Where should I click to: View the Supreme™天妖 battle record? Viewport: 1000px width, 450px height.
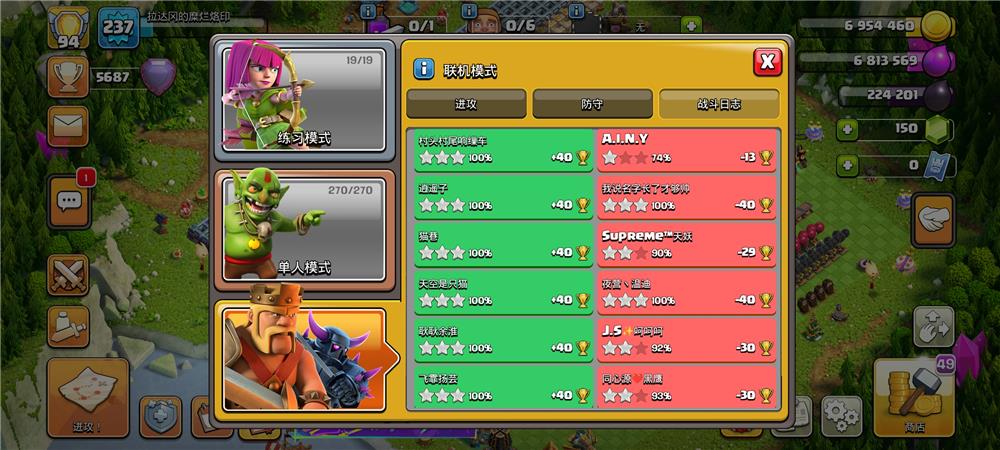click(x=687, y=244)
